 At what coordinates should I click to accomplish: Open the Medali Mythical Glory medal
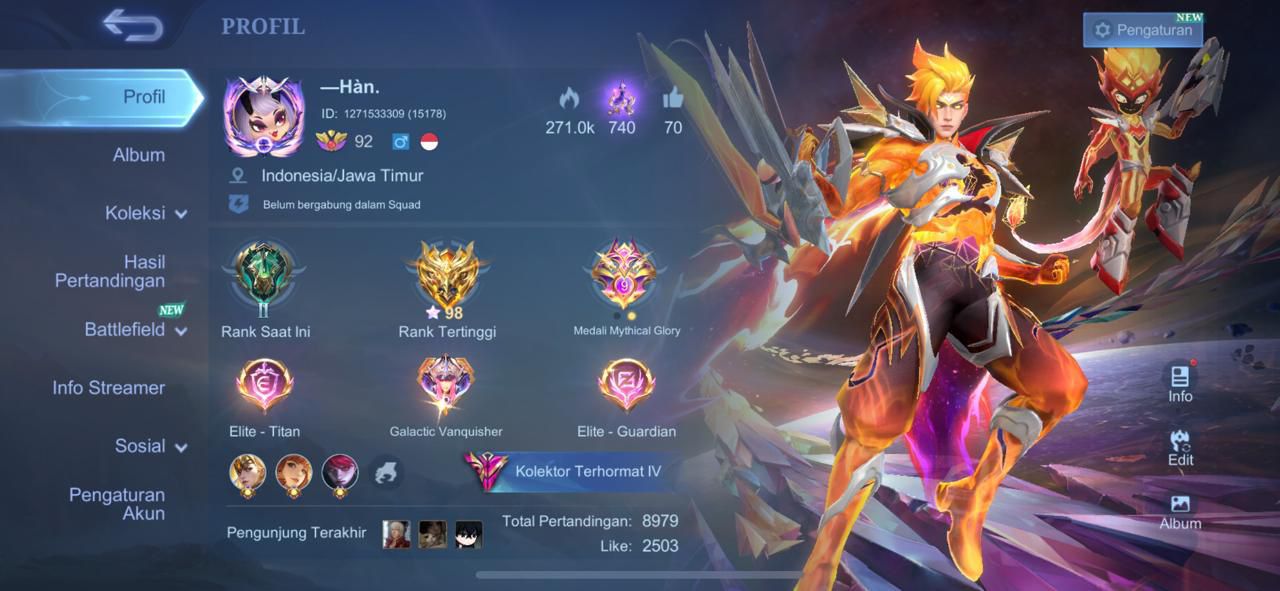click(625, 275)
